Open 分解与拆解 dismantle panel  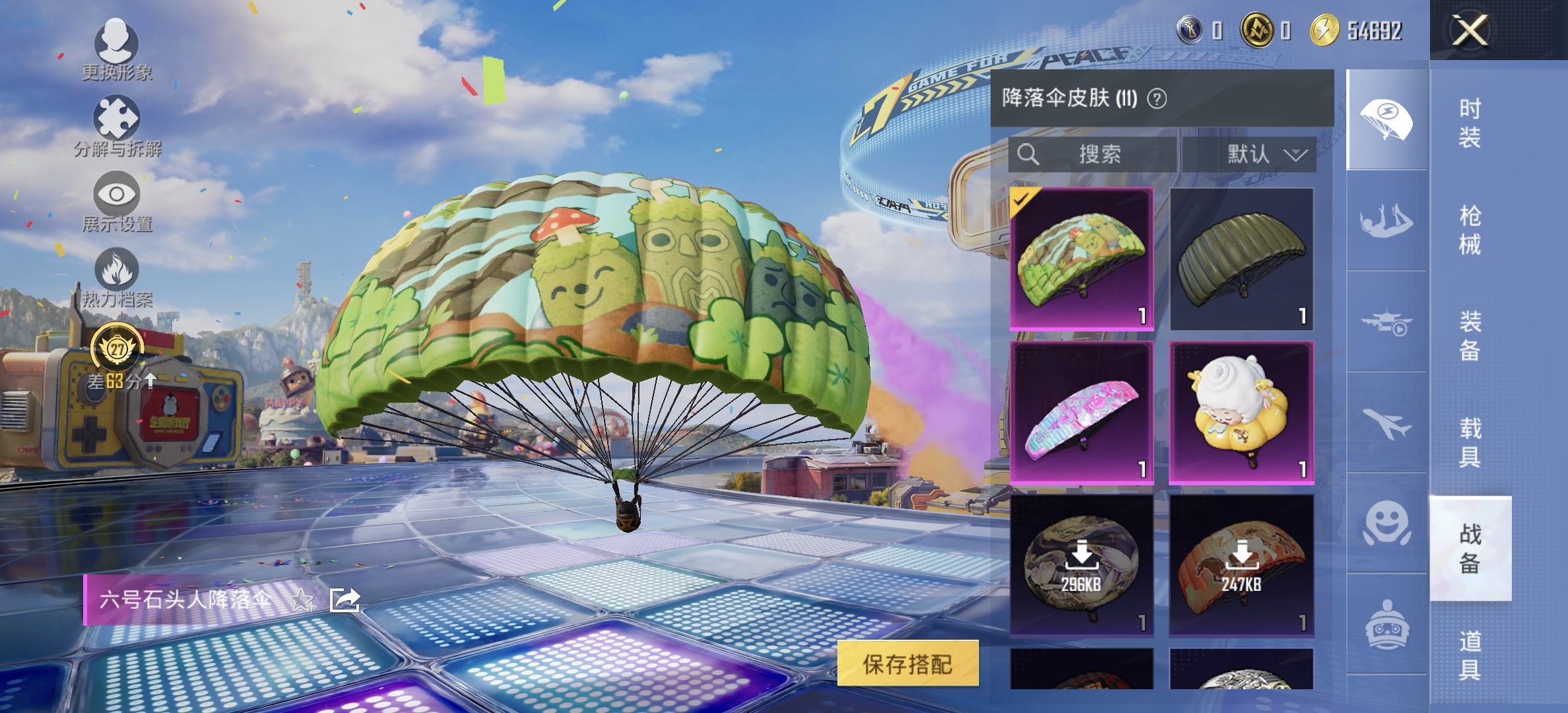point(116,121)
